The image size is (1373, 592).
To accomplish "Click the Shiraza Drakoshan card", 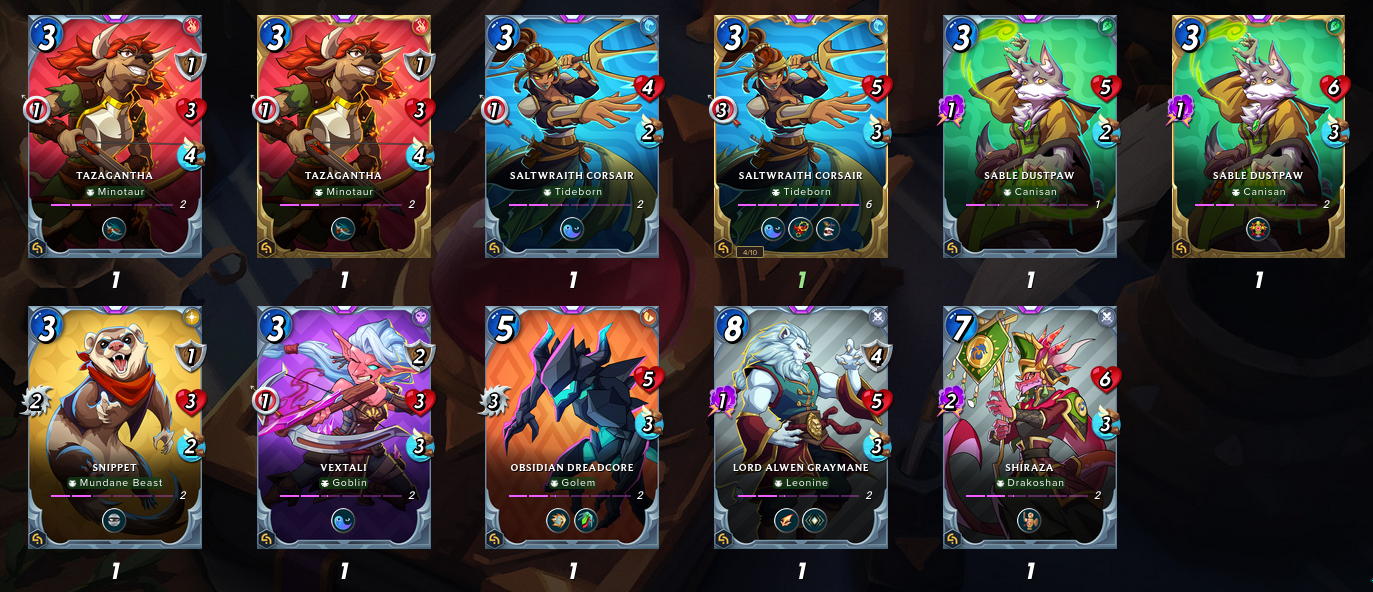I will 1030,427.
